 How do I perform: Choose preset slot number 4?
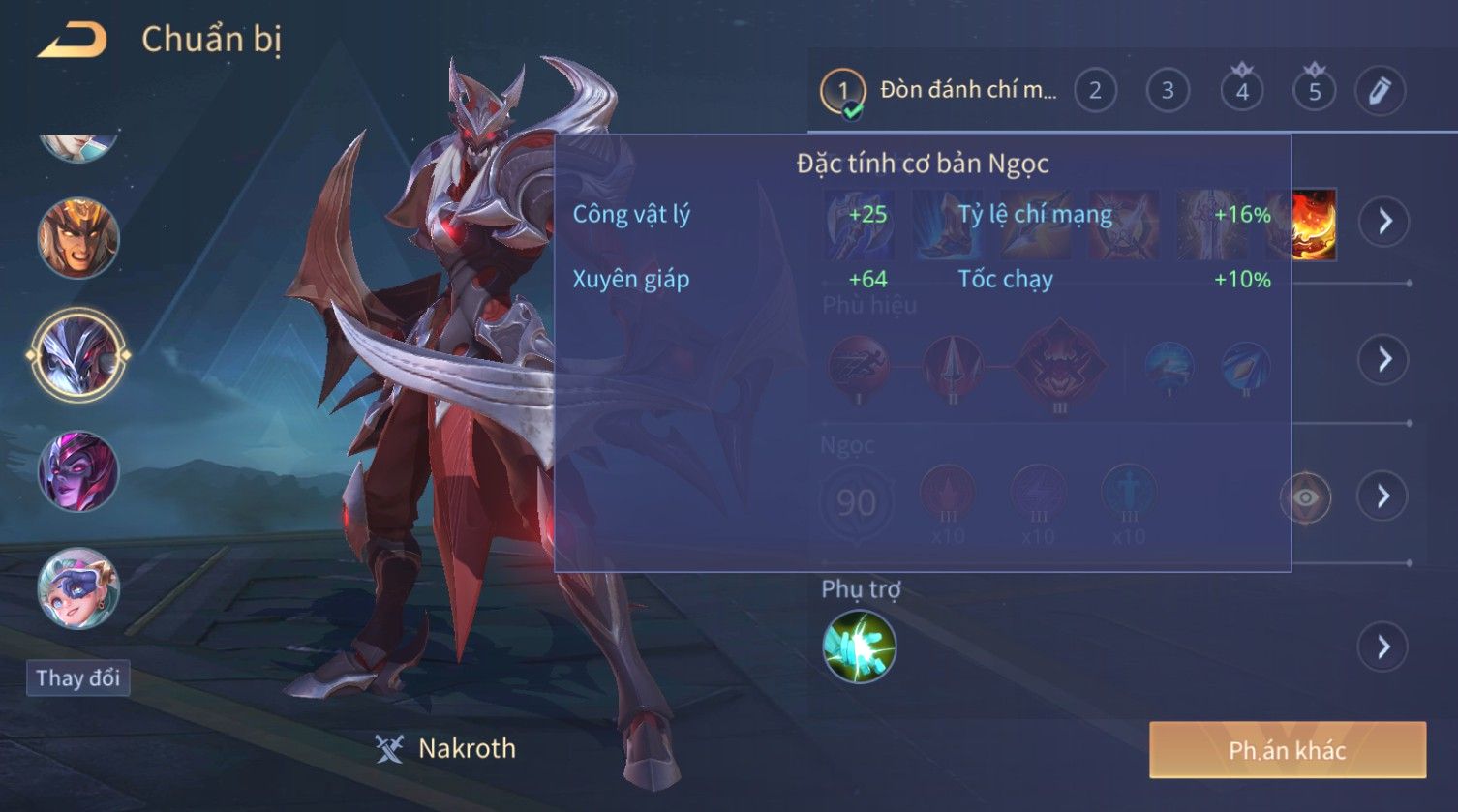1242,91
